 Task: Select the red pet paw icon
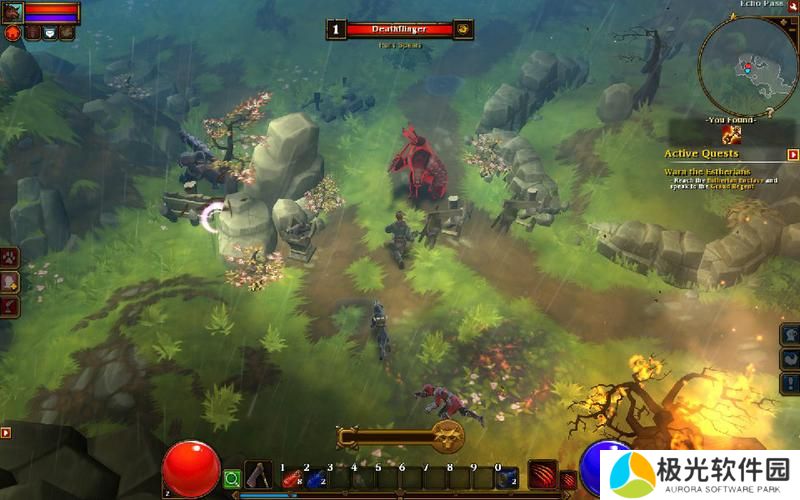tap(13, 33)
